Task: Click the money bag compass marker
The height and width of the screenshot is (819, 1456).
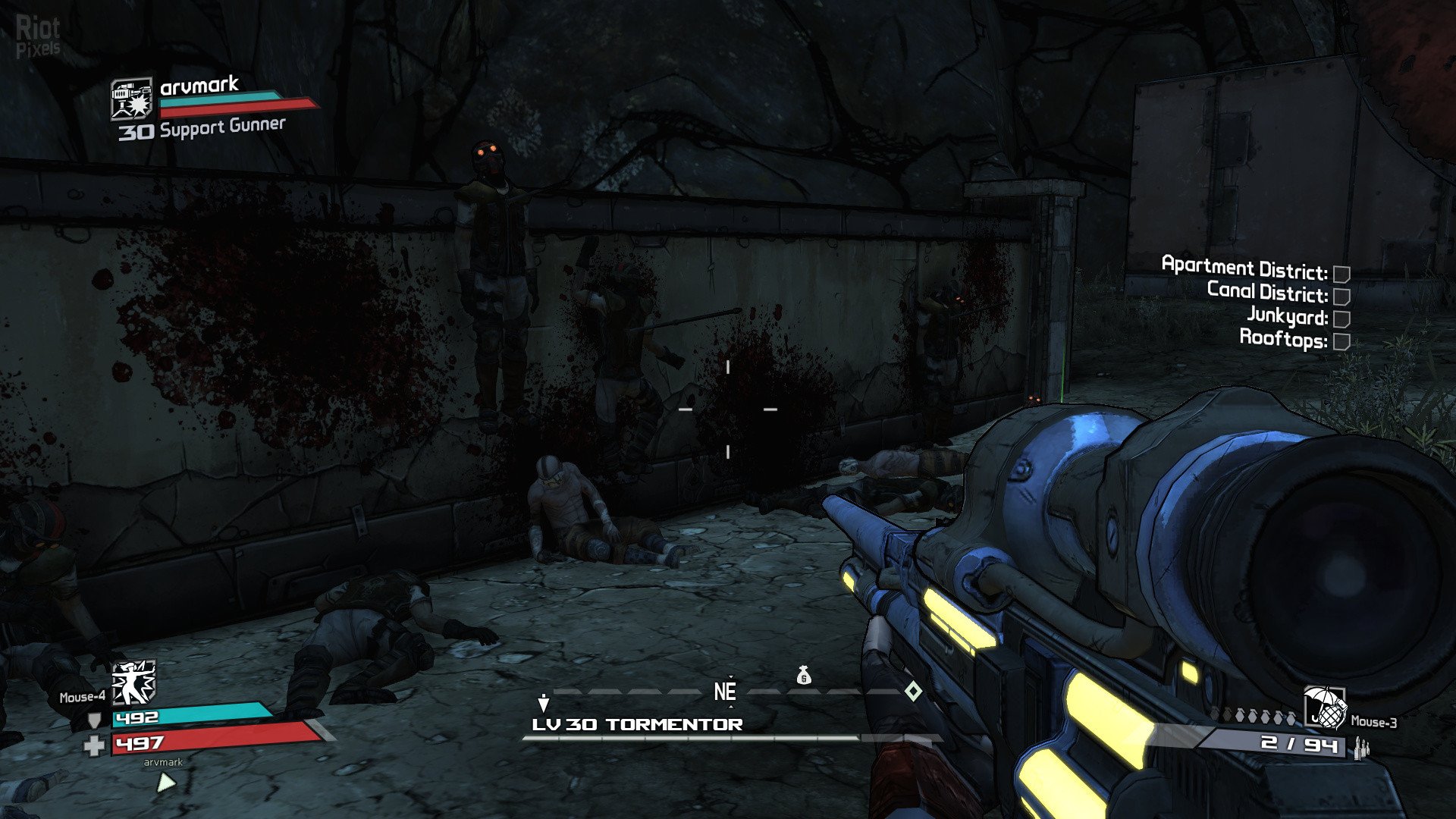Action: (x=804, y=675)
